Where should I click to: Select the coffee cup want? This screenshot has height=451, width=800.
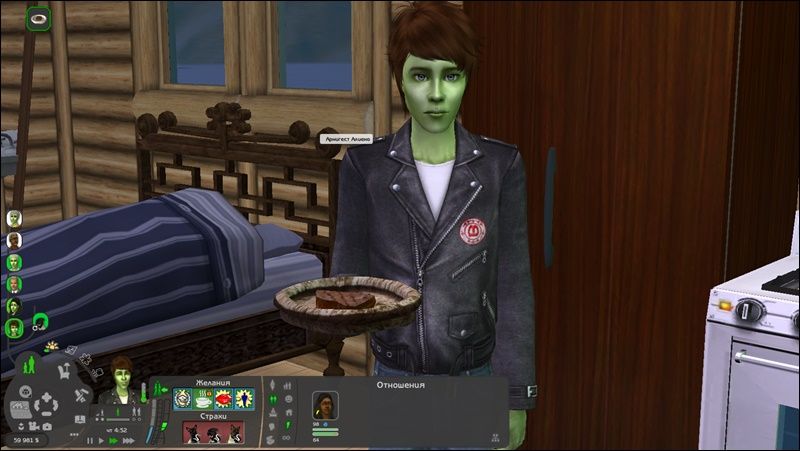pos(202,400)
